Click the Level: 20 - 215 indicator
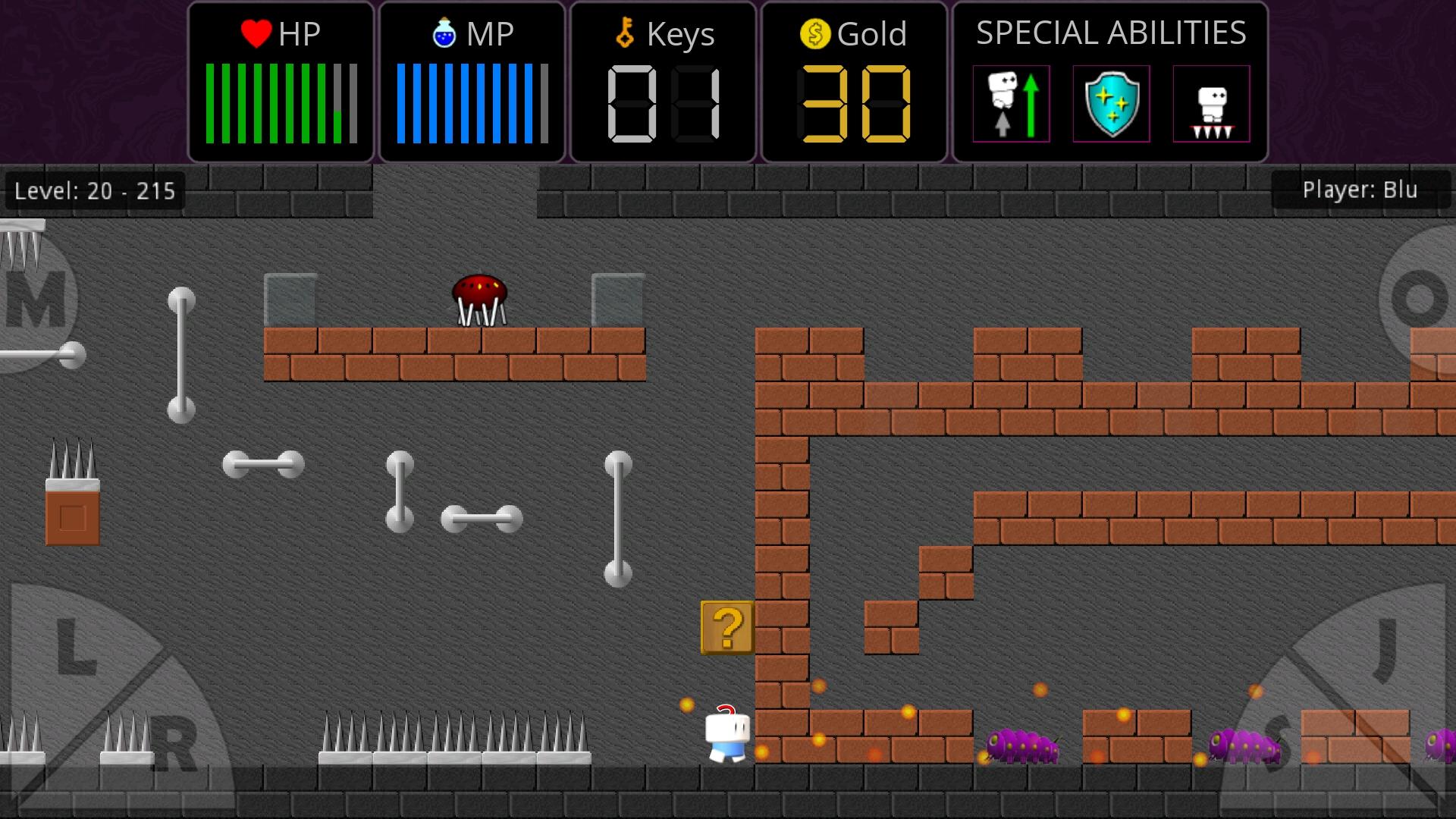Screen dimensions: 1456x819 coord(93,190)
